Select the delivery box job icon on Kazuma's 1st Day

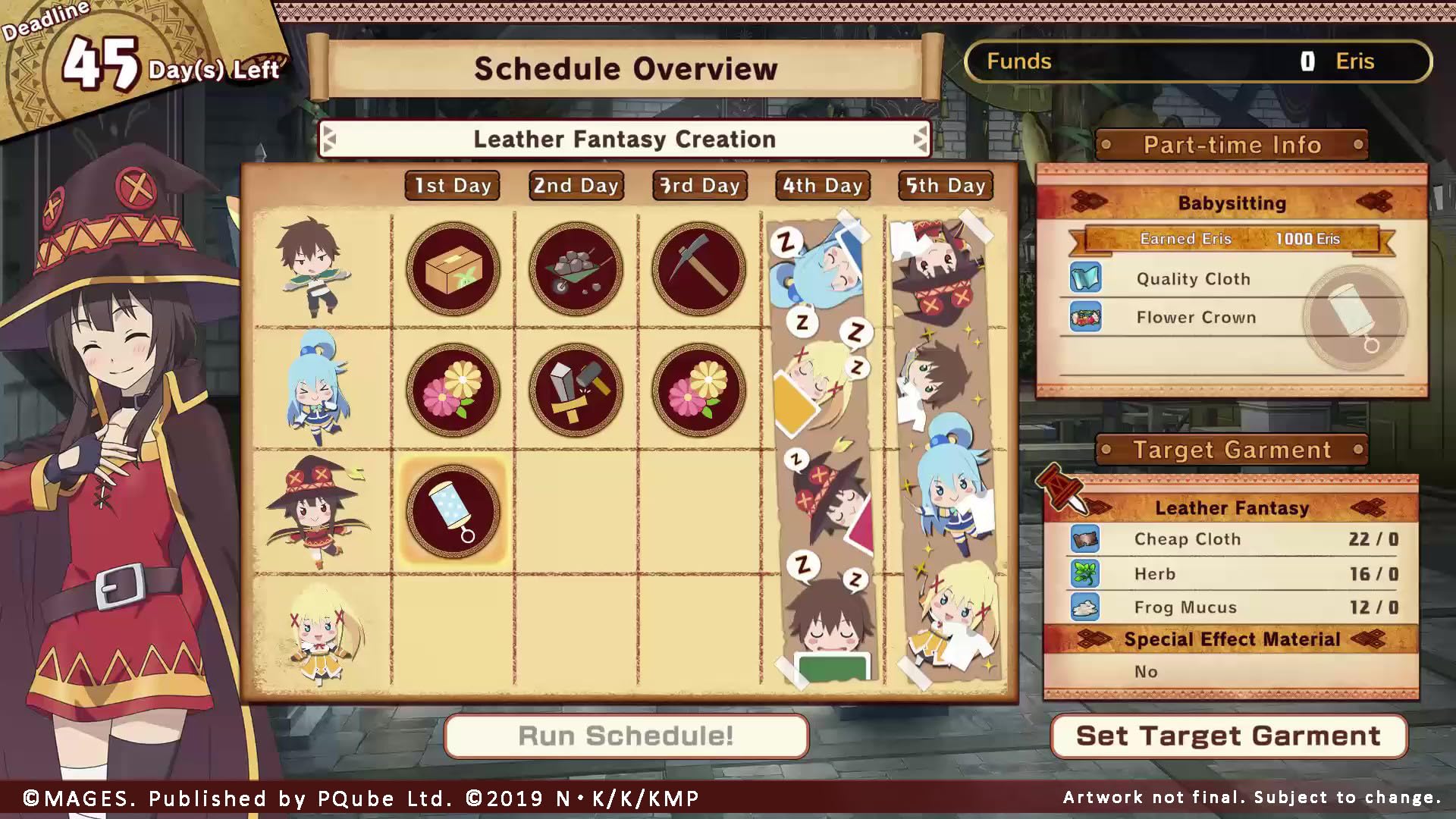(453, 269)
